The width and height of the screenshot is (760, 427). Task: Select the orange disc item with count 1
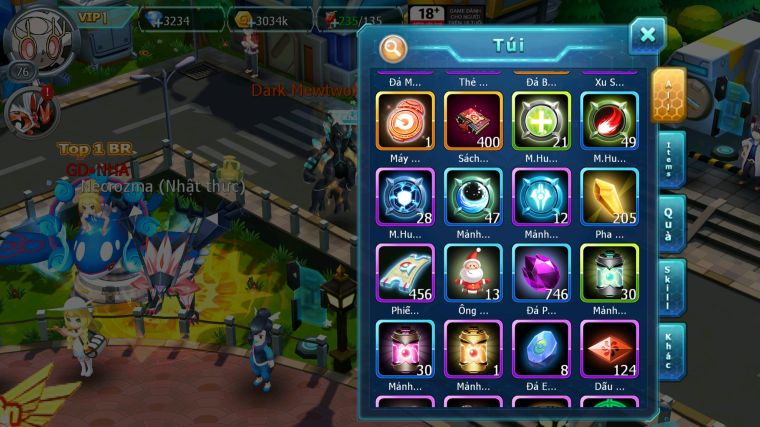[405, 121]
